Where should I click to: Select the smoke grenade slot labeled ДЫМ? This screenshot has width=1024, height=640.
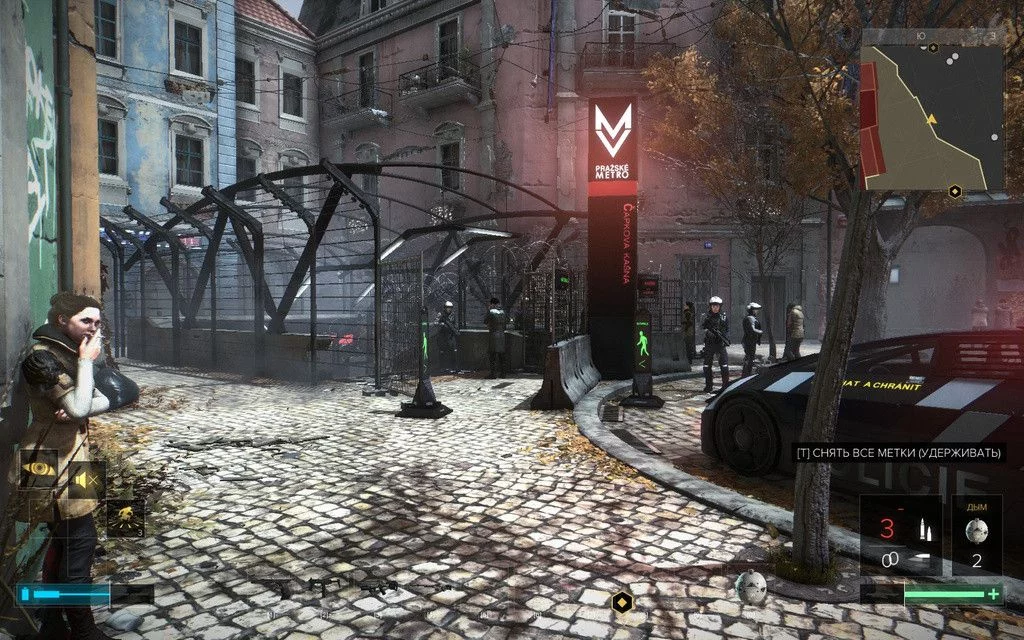tap(977, 536)
